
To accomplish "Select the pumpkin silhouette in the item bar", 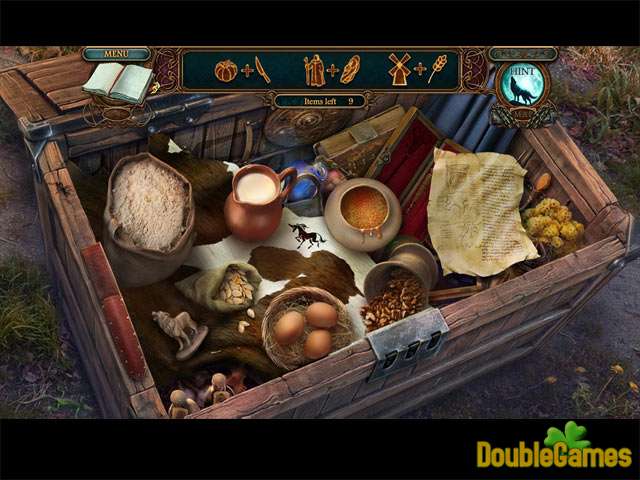I will pos(226,71).
